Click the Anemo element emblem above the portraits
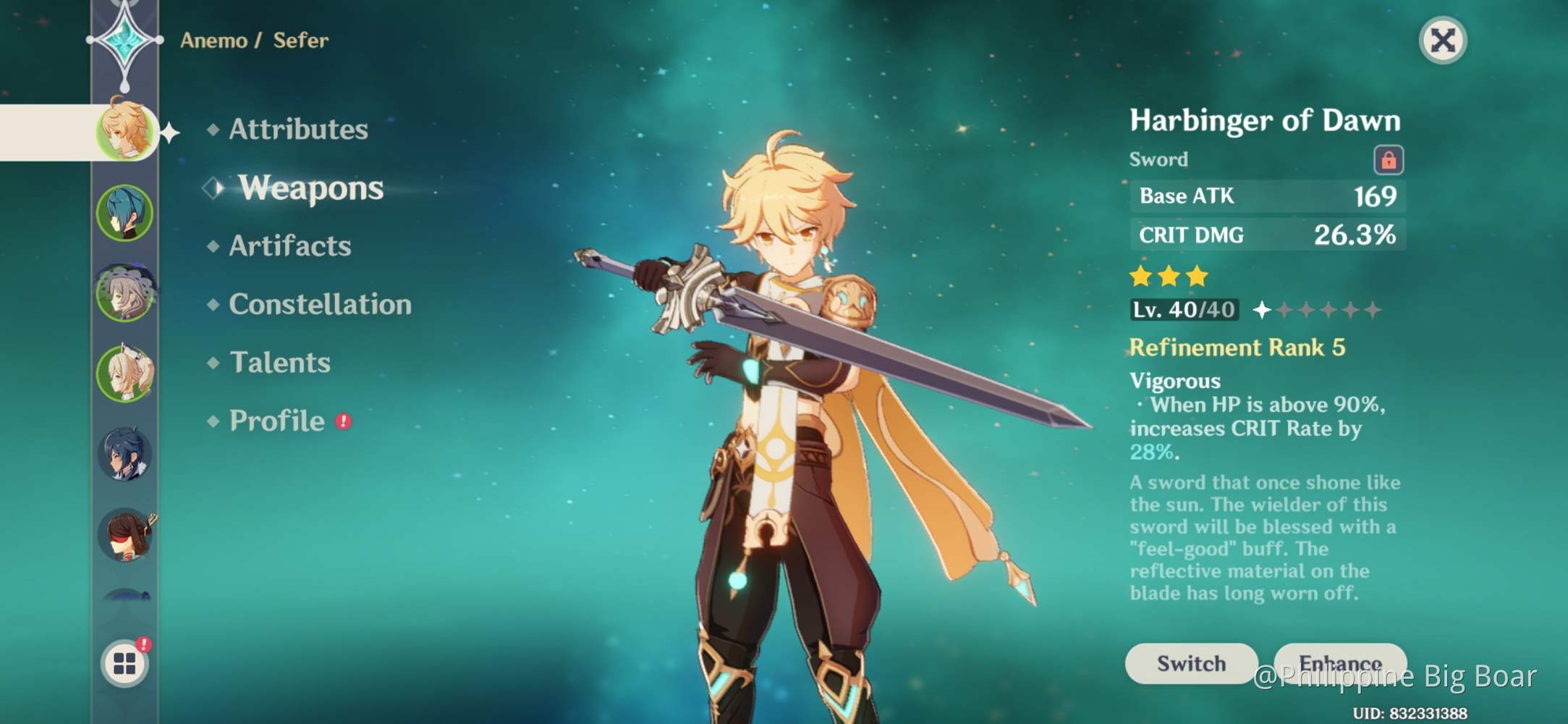1568x724 pixels. (124, 40)
